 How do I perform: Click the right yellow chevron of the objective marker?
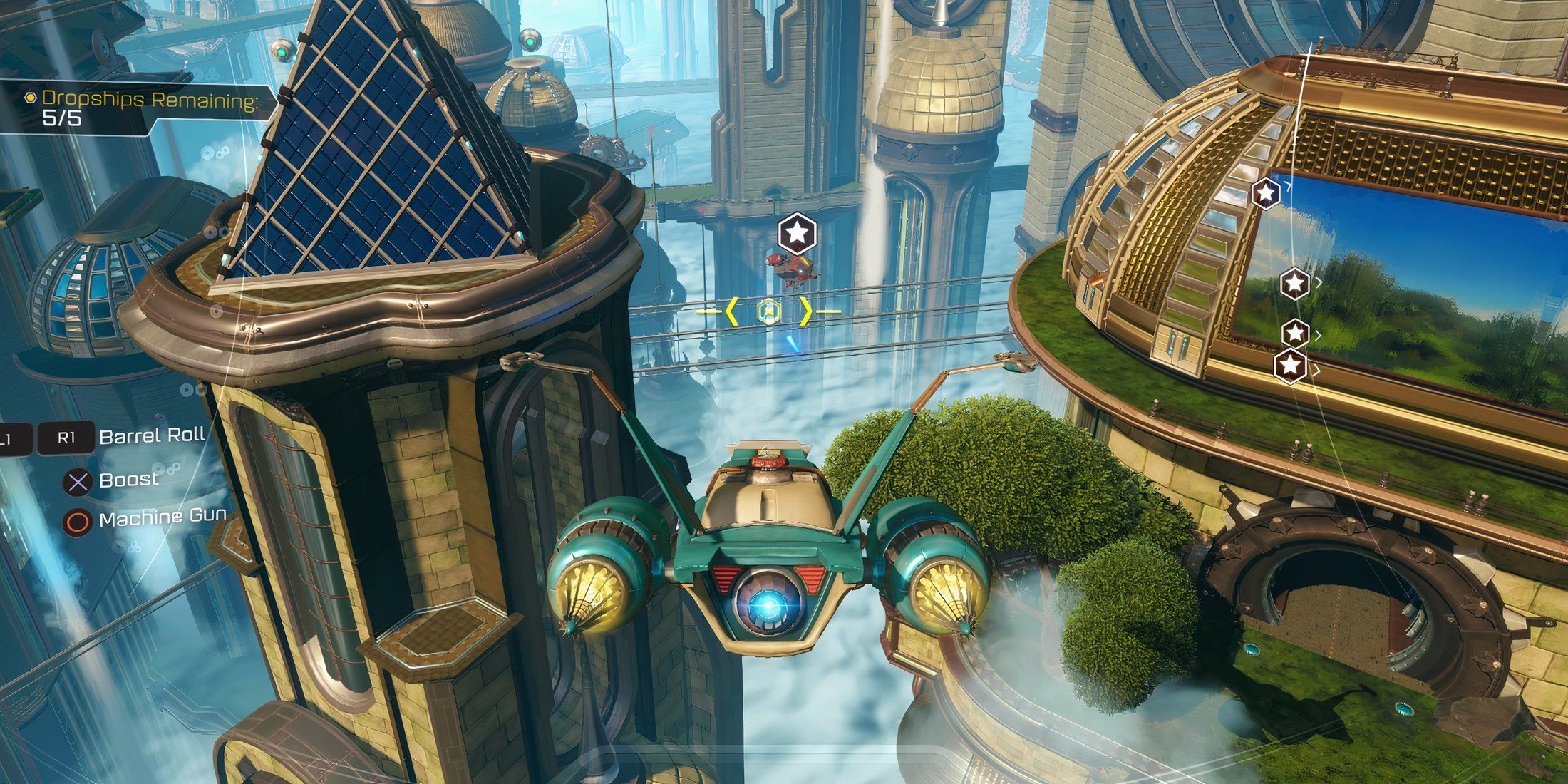805,311
